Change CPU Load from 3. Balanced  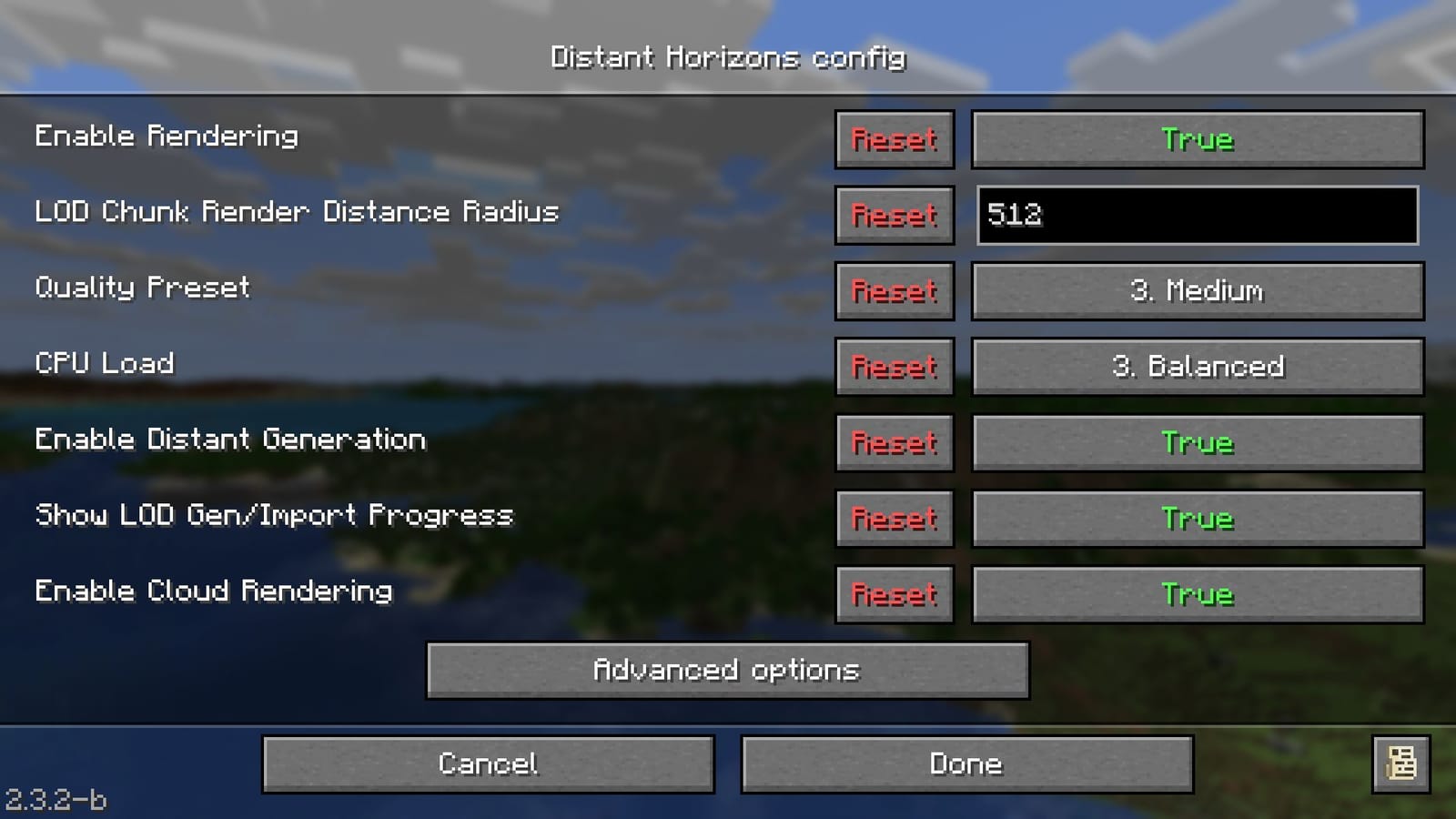tap(1196, 367)
